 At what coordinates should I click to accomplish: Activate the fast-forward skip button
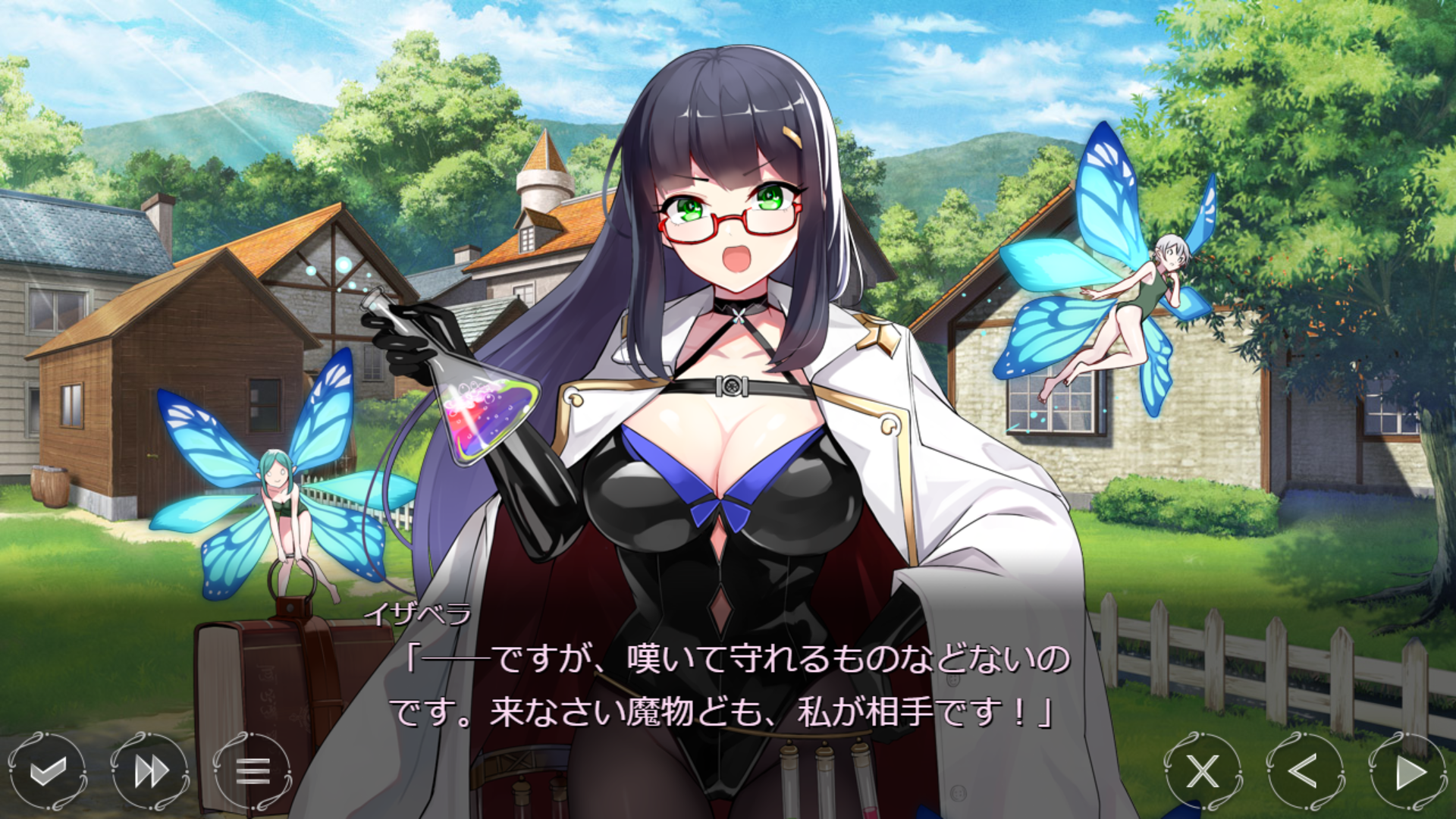pos(150,771)
